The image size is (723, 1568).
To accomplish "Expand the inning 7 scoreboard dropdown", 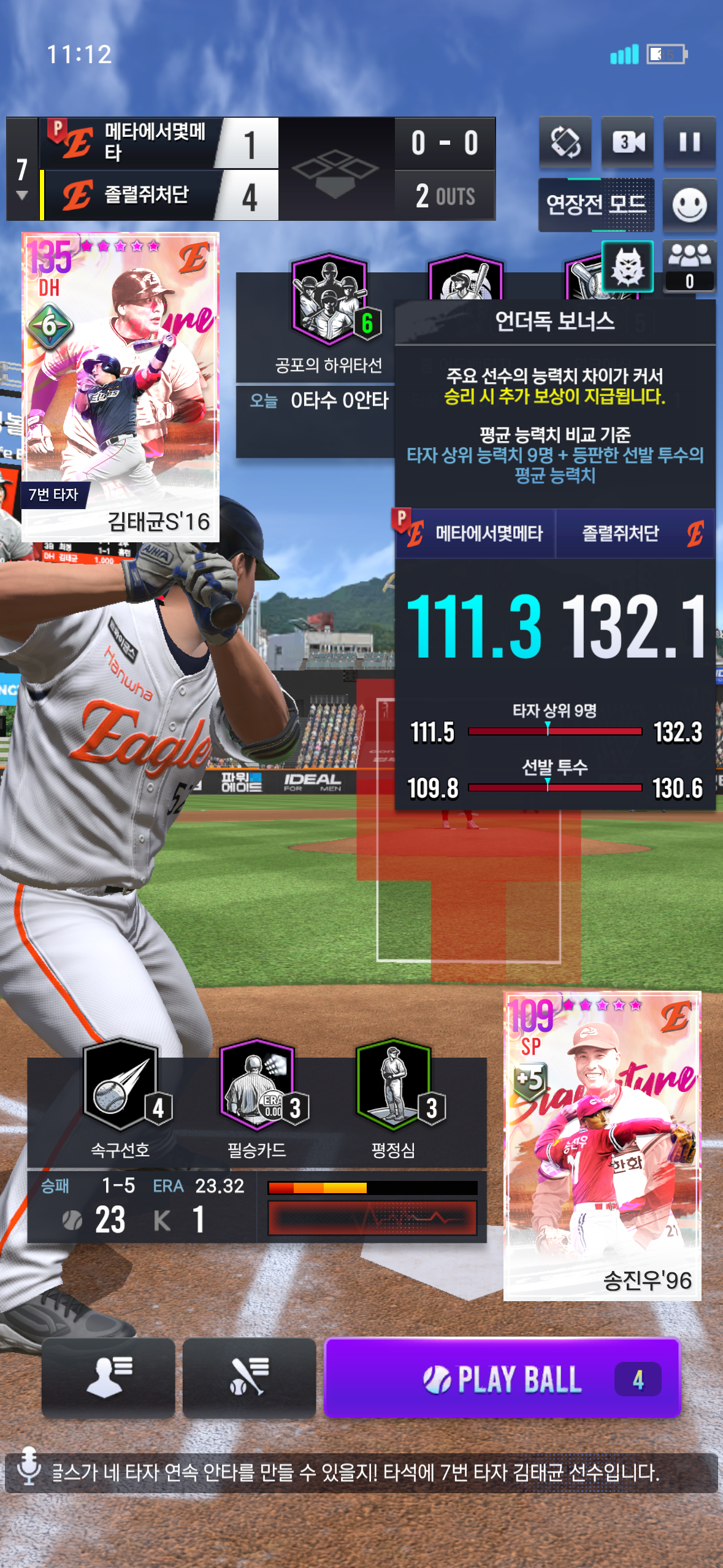I will click(22, 195).
